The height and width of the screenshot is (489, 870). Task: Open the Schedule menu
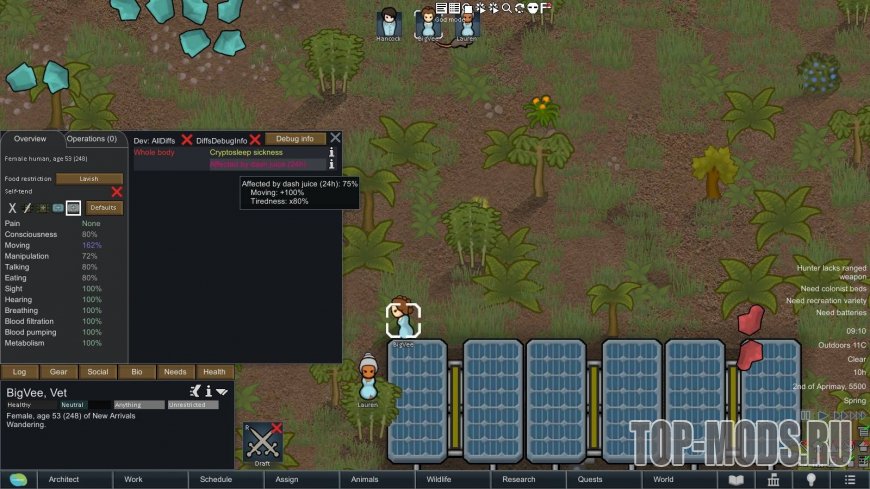coord(215,479)
